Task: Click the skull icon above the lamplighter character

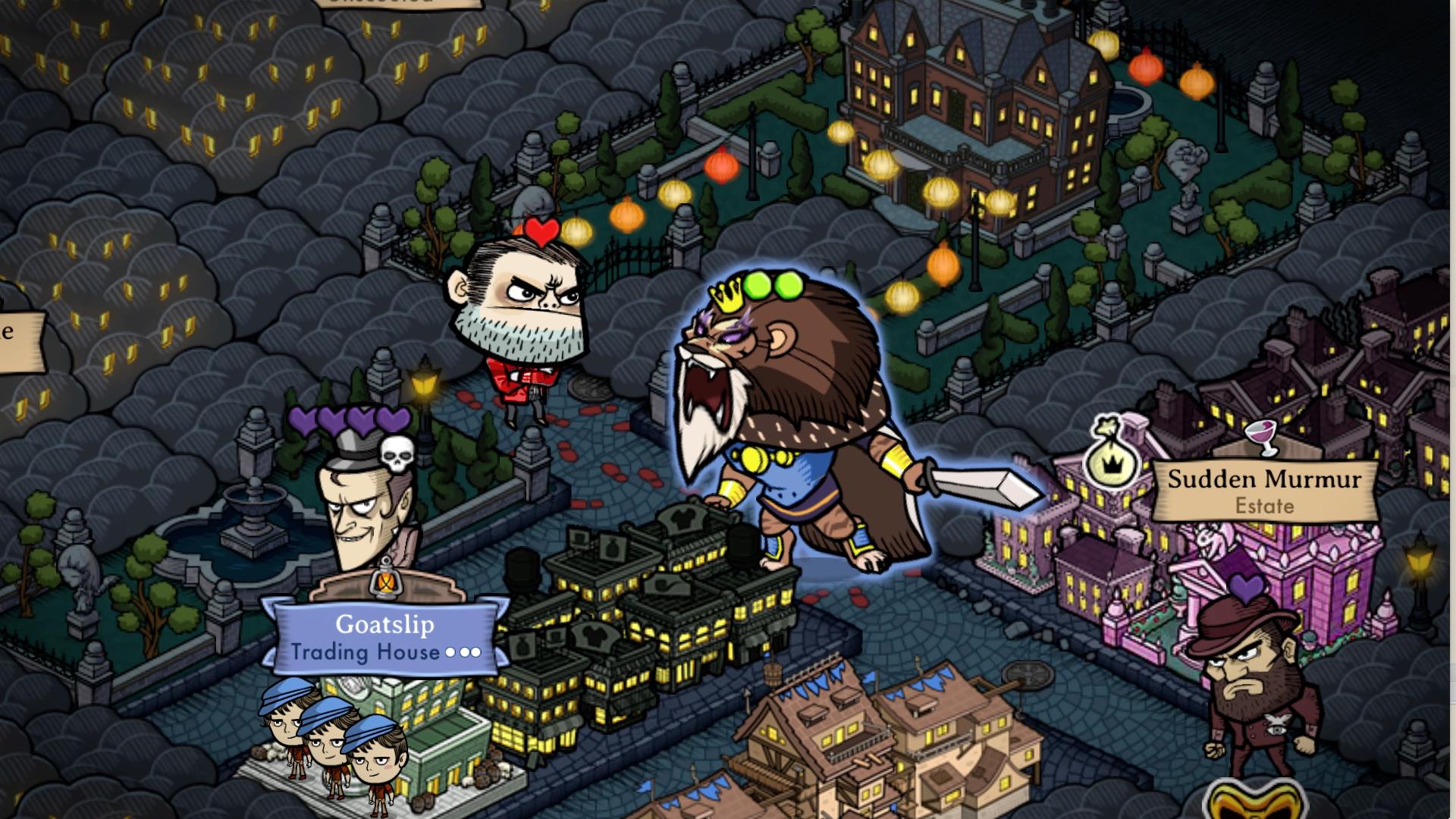Action: pyautogui.click(x=397, y=453)
